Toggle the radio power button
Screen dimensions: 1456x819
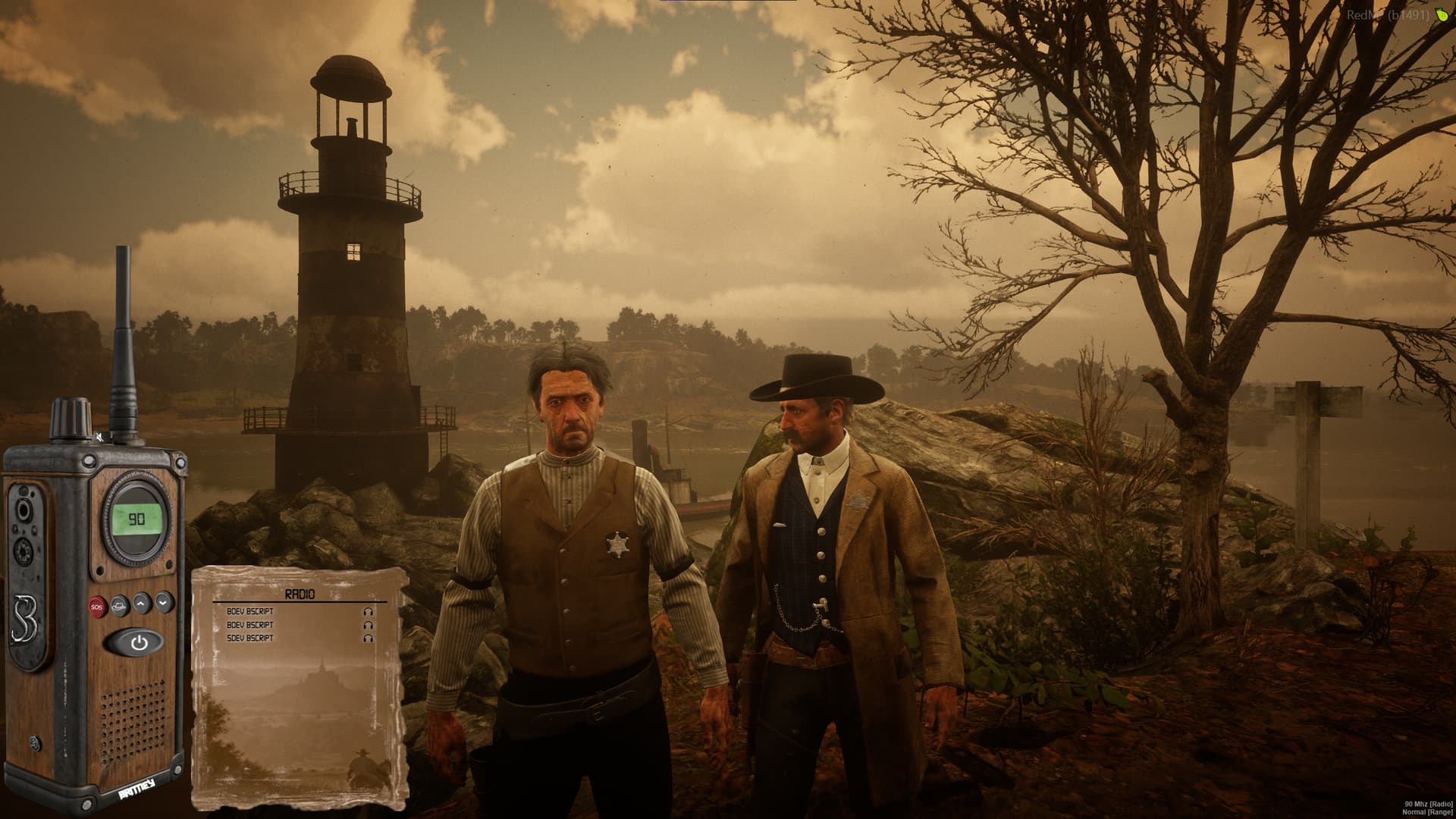click(139, 643)
